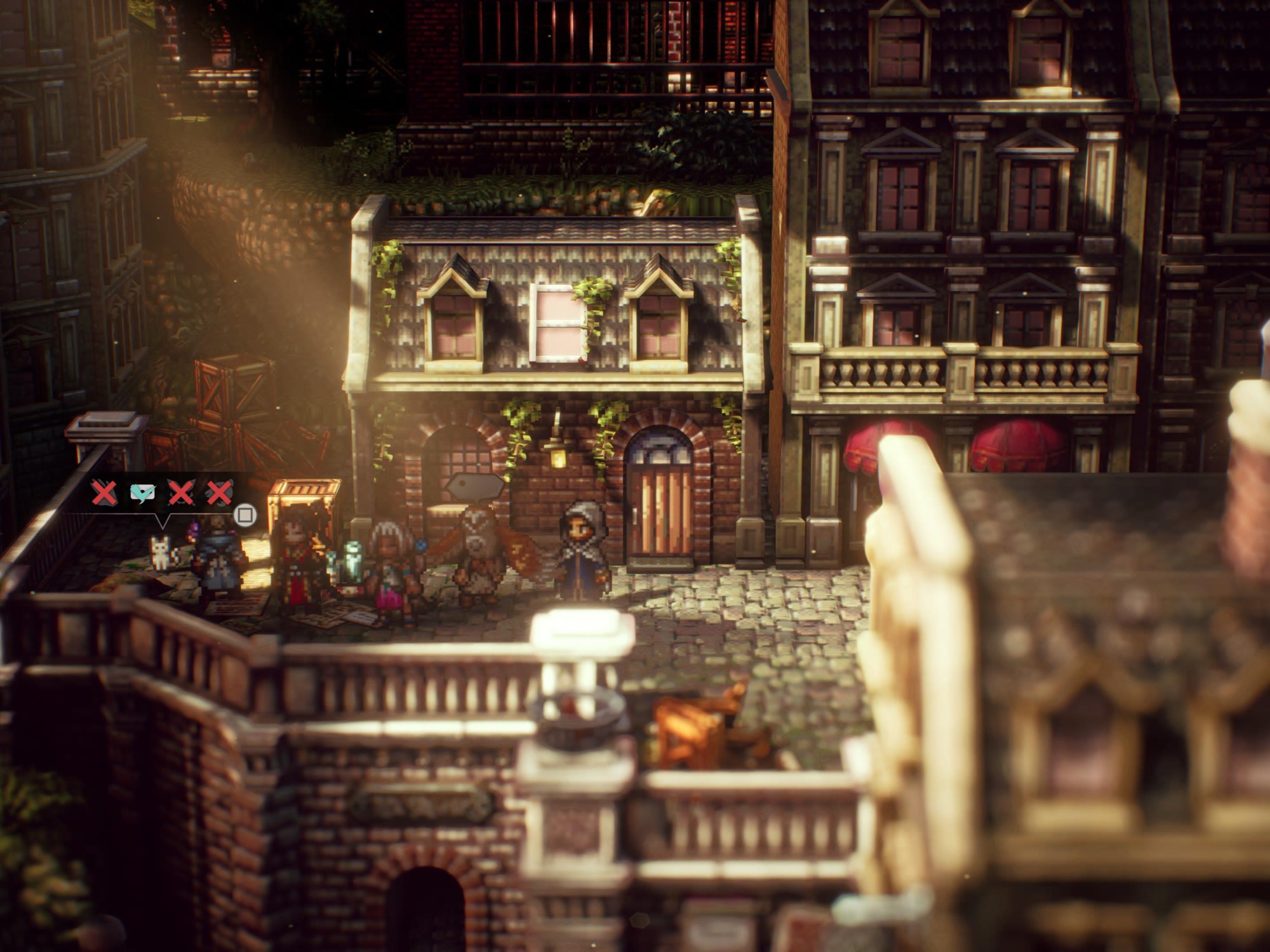Select the speech bubble icon with teal checkmark
The height and width of the screenshot is (952, 1270).
142,493
